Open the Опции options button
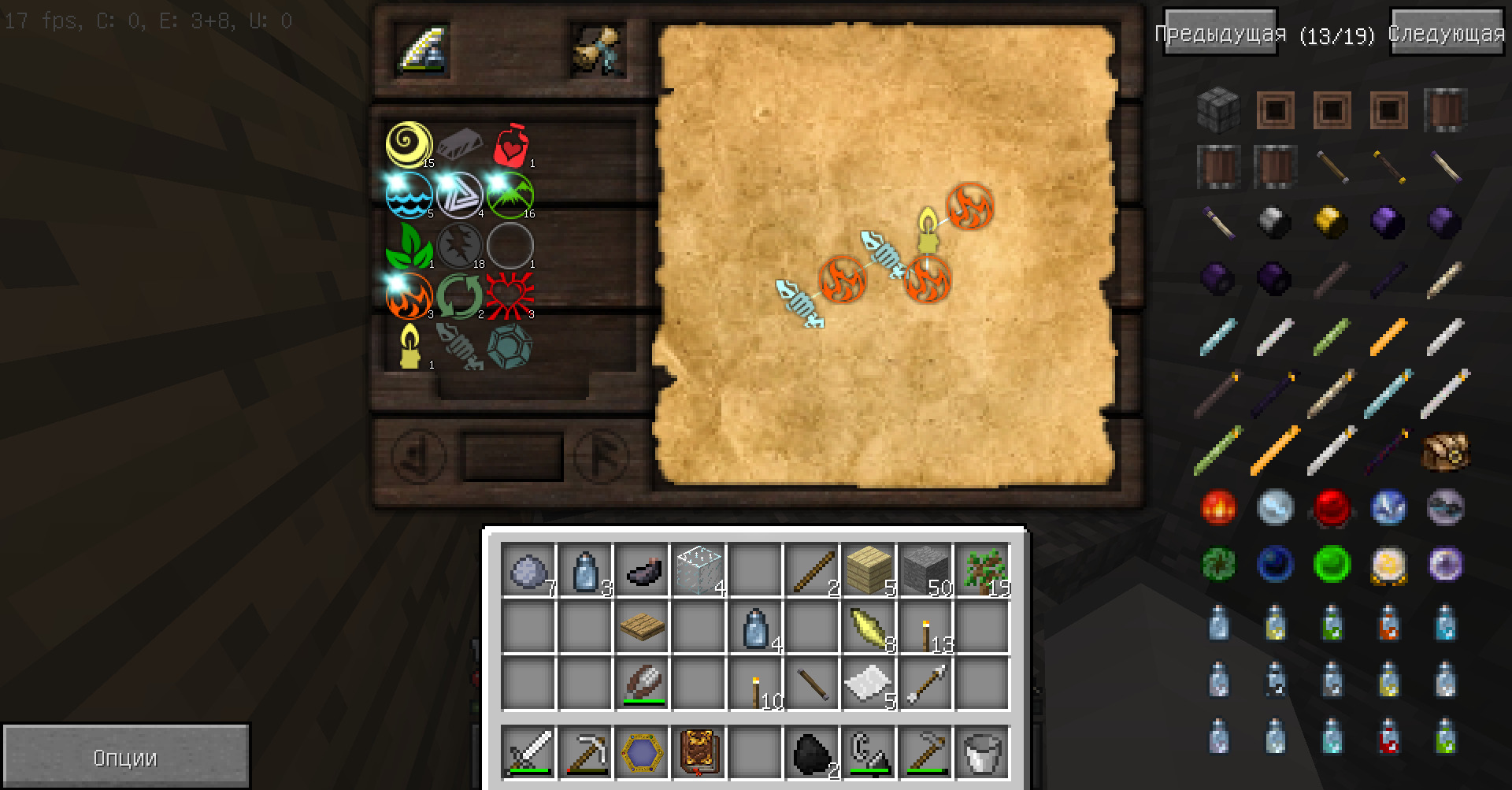 coord(126,757)
